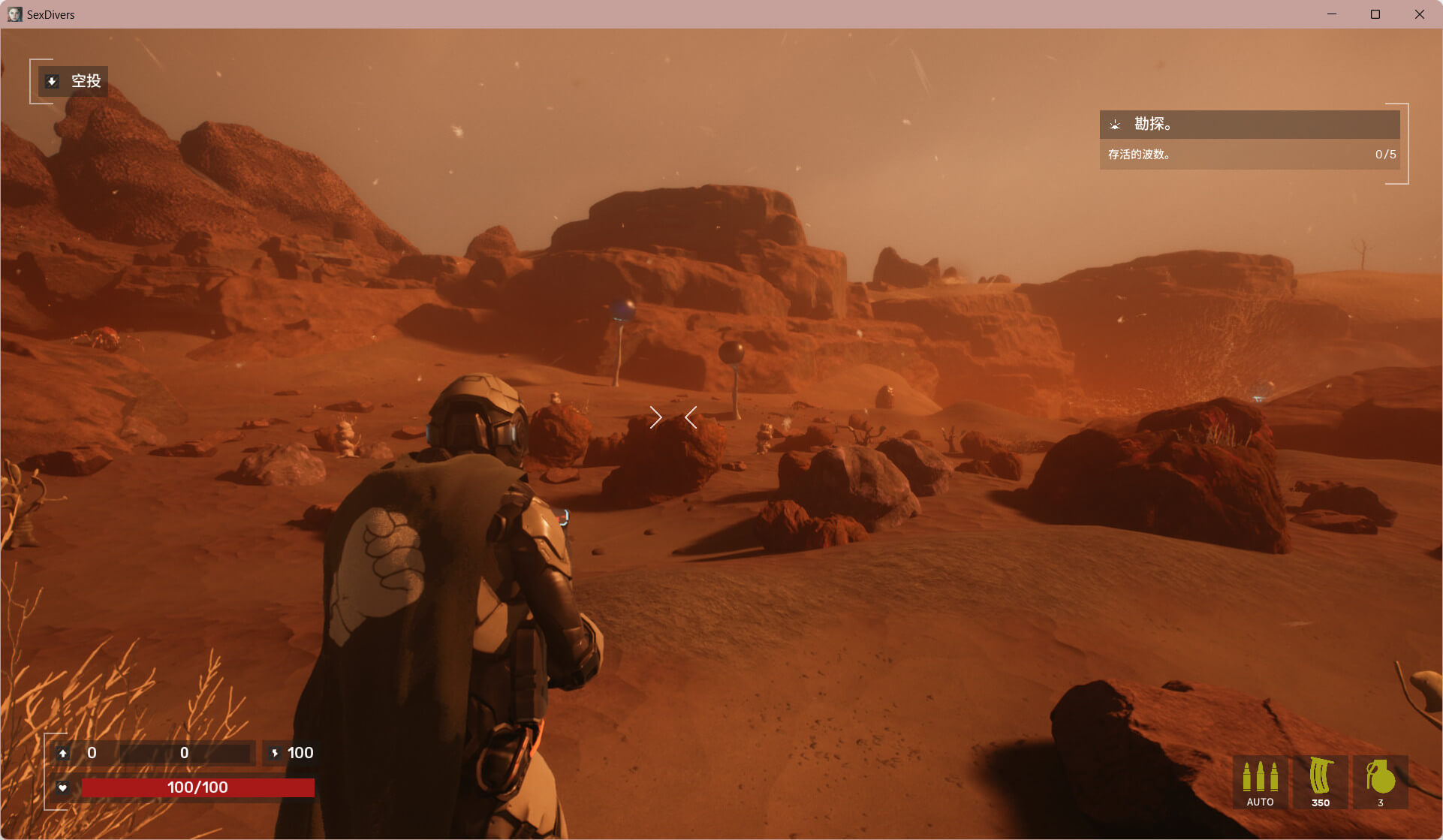This screenshot has height=840, width=1443.
Task: Close the SexDivers game window
Action: 1419,14
